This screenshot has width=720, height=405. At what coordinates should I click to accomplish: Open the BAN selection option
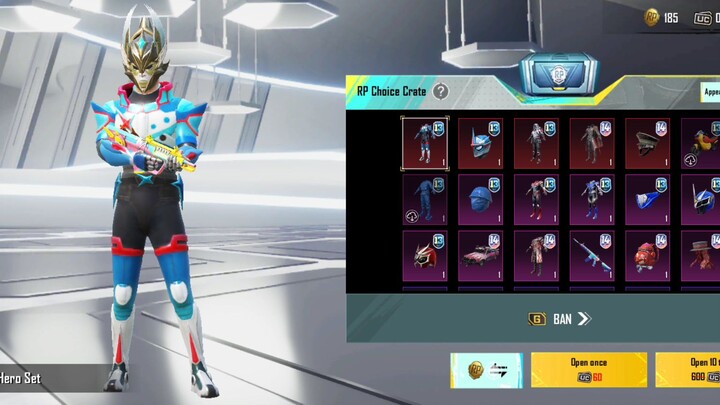point(560,319)
